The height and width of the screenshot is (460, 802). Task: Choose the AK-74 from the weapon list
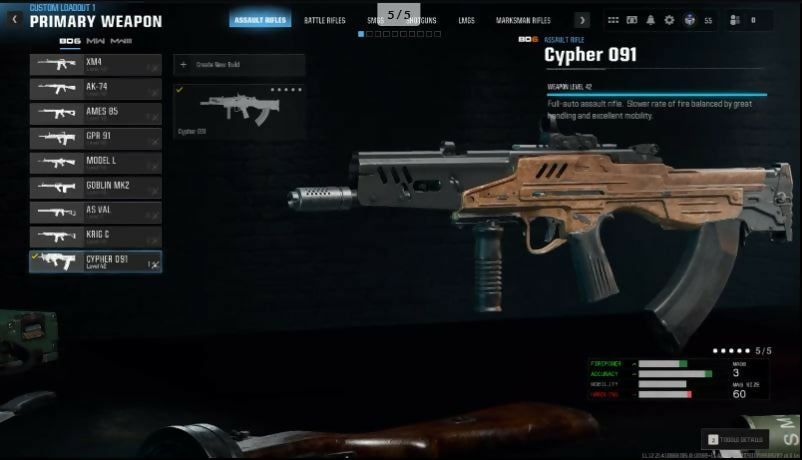coord(95,89)
